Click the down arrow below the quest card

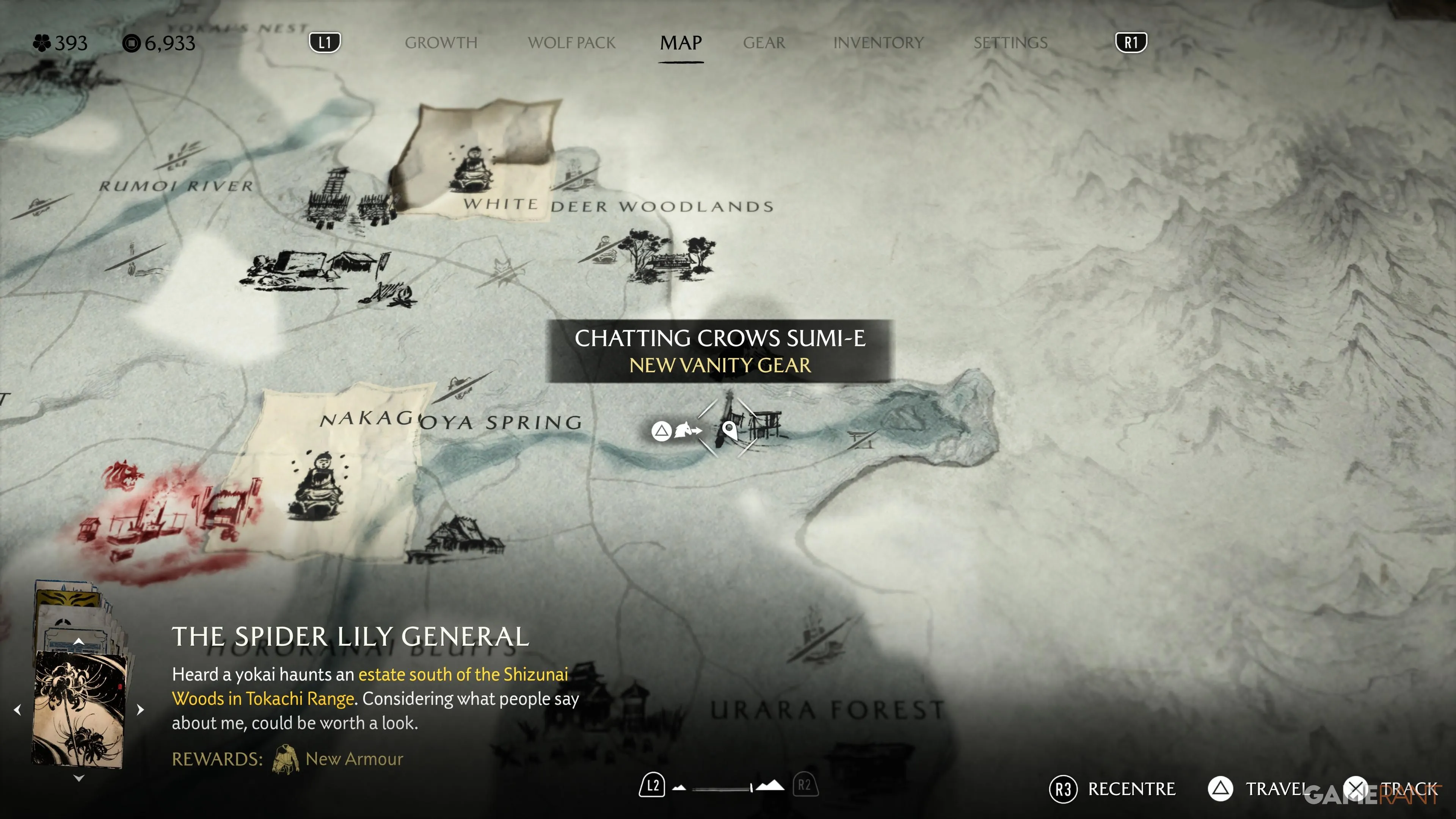tap(79, 778)
